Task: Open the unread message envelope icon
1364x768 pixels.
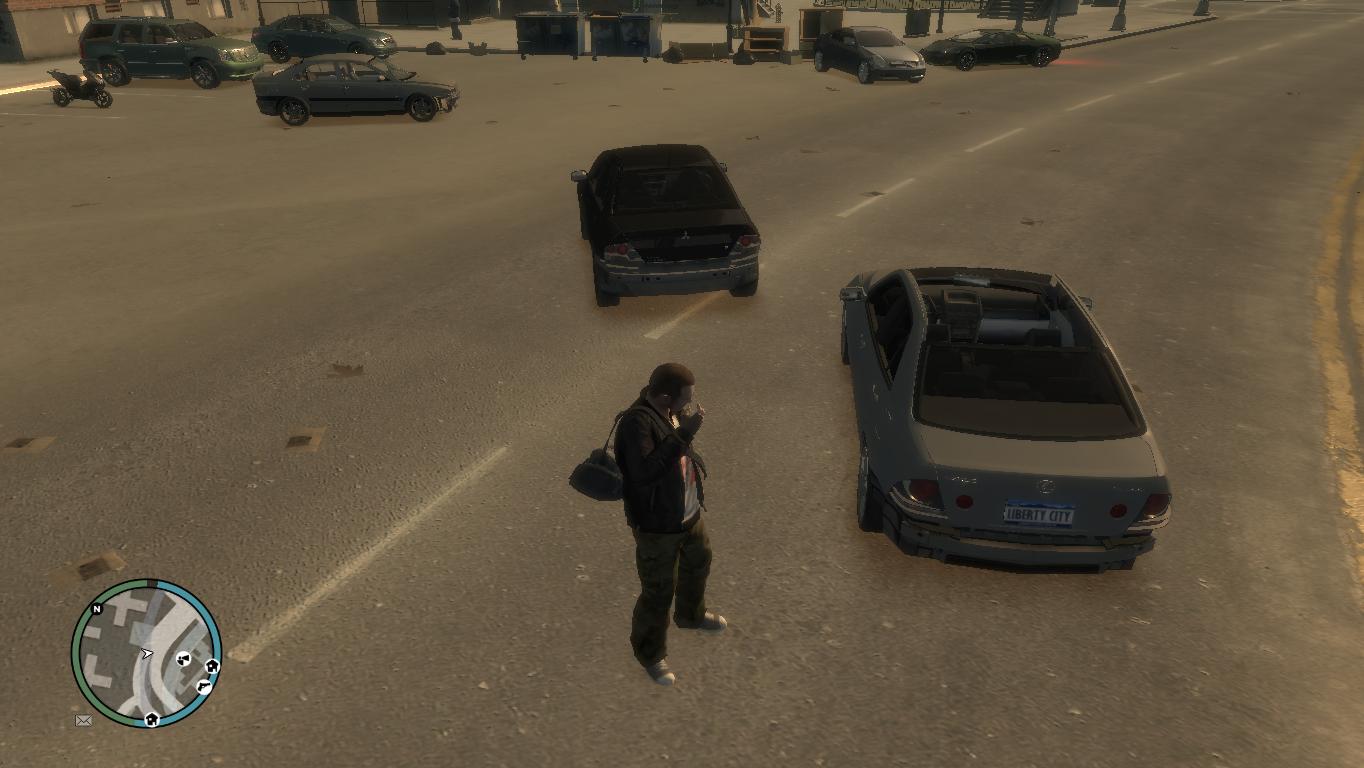Action: (84, 720)
